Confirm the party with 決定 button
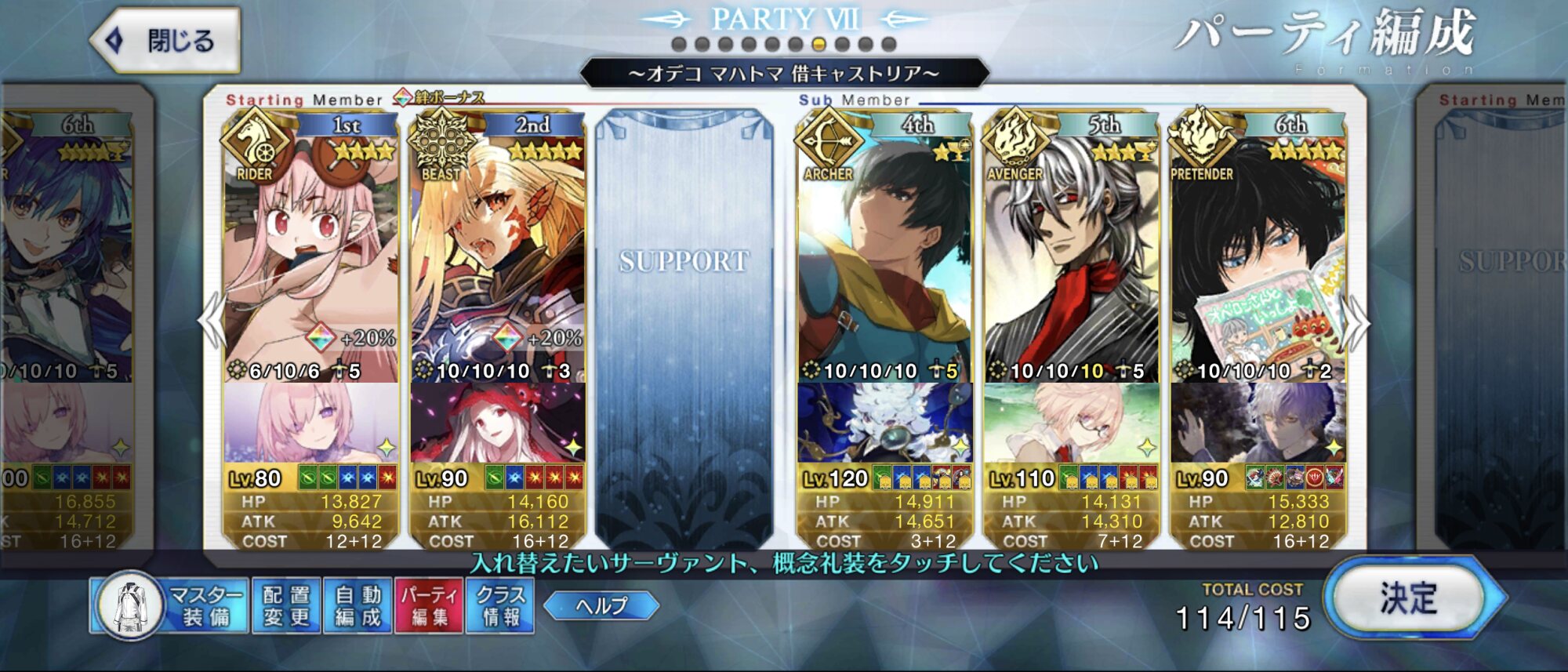 [1408, 600]
